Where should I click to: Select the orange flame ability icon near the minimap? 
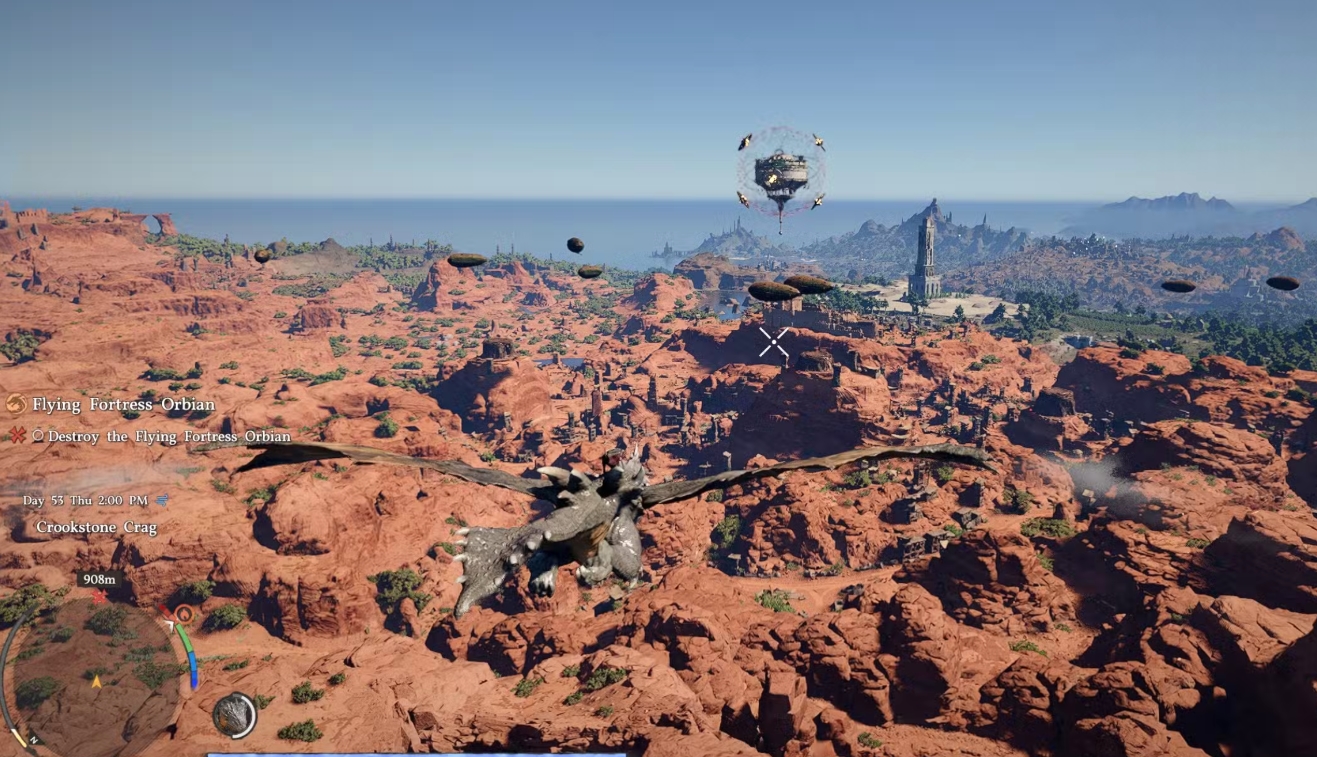pos(184,614)
